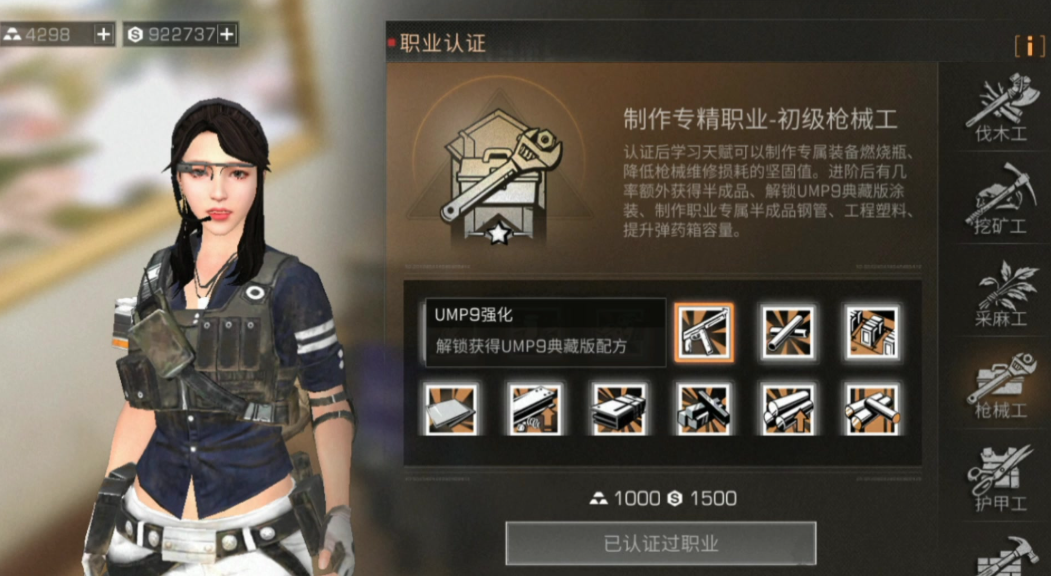Pick the bundled steel pipes talent icon
The image size is (1051, 576).
(x=872, y=409)
